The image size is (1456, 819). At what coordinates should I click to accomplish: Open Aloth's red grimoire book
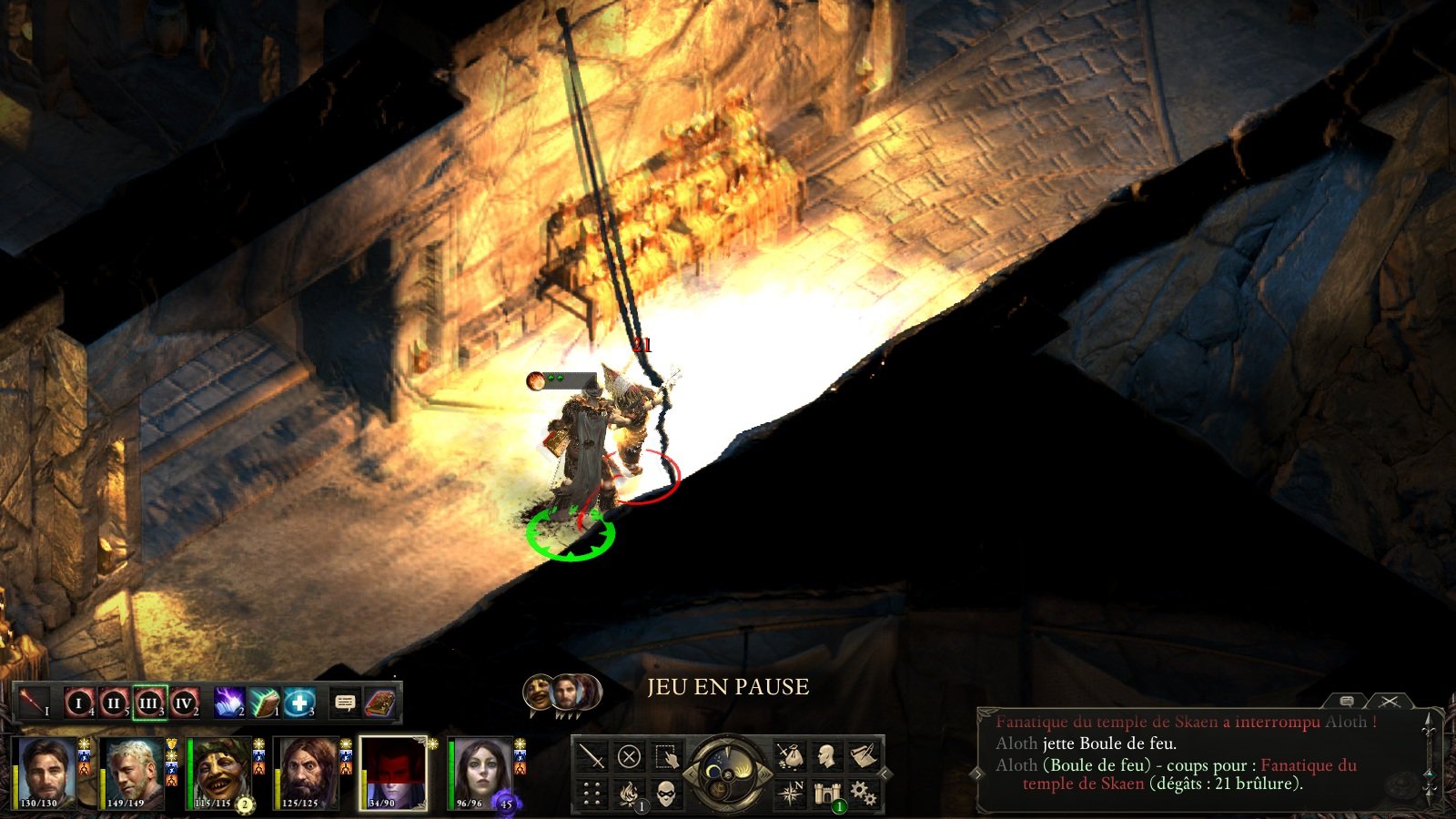point(379,703)
